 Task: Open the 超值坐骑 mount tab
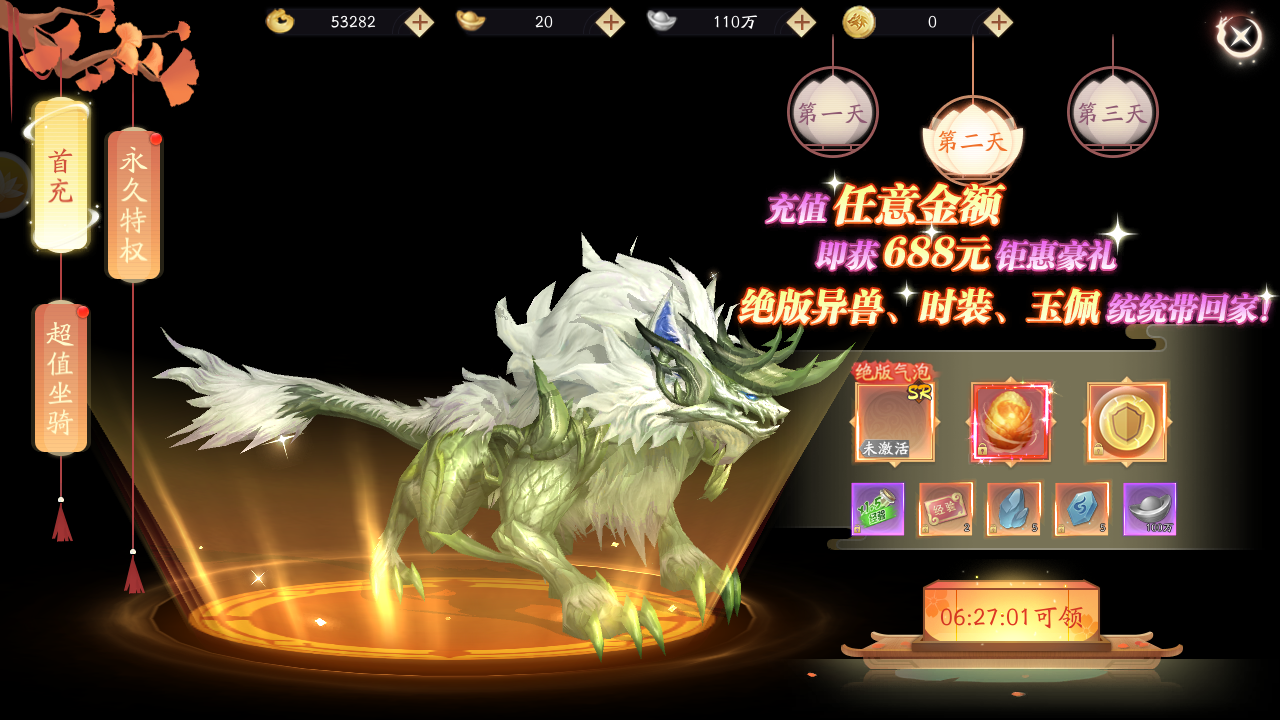(61, 377)
